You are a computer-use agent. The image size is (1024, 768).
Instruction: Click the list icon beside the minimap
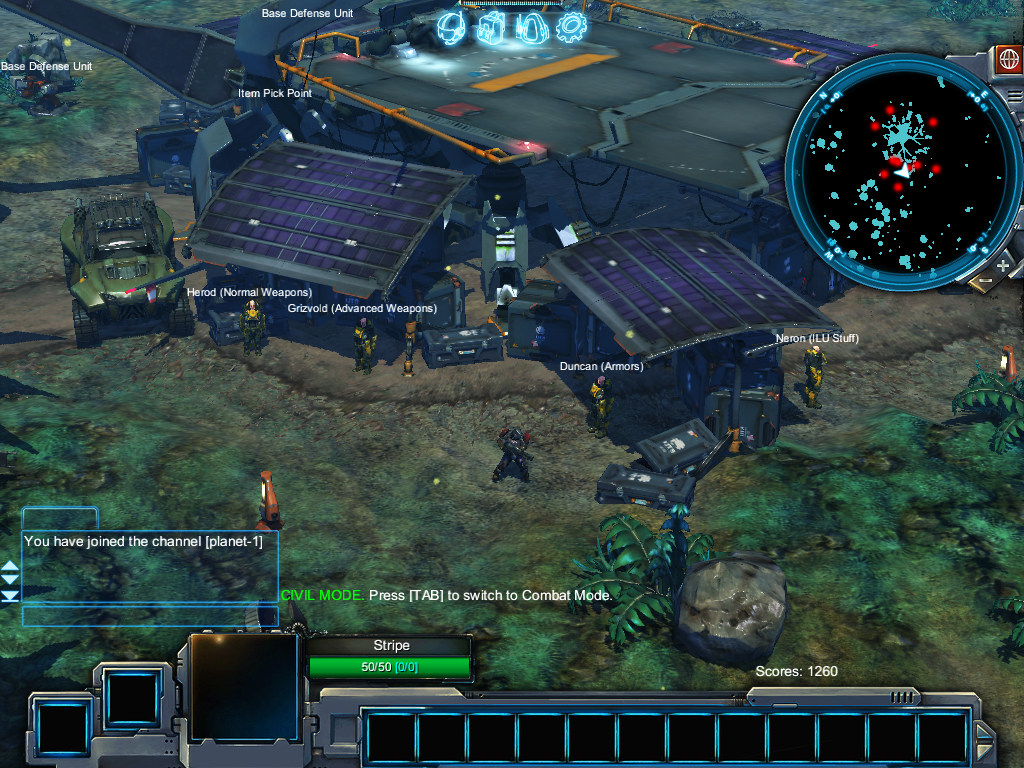click(1014, 98)
